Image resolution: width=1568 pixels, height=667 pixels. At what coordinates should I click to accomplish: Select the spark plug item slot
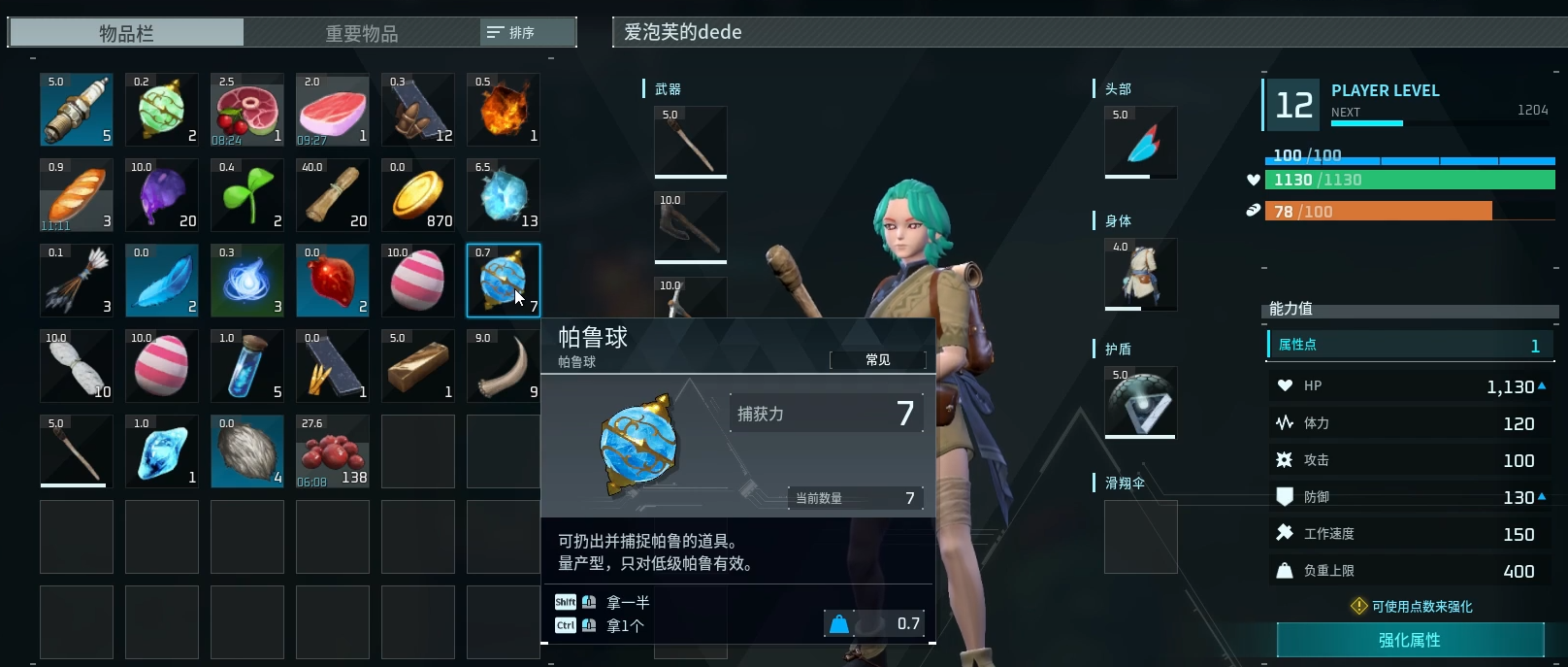77,110
